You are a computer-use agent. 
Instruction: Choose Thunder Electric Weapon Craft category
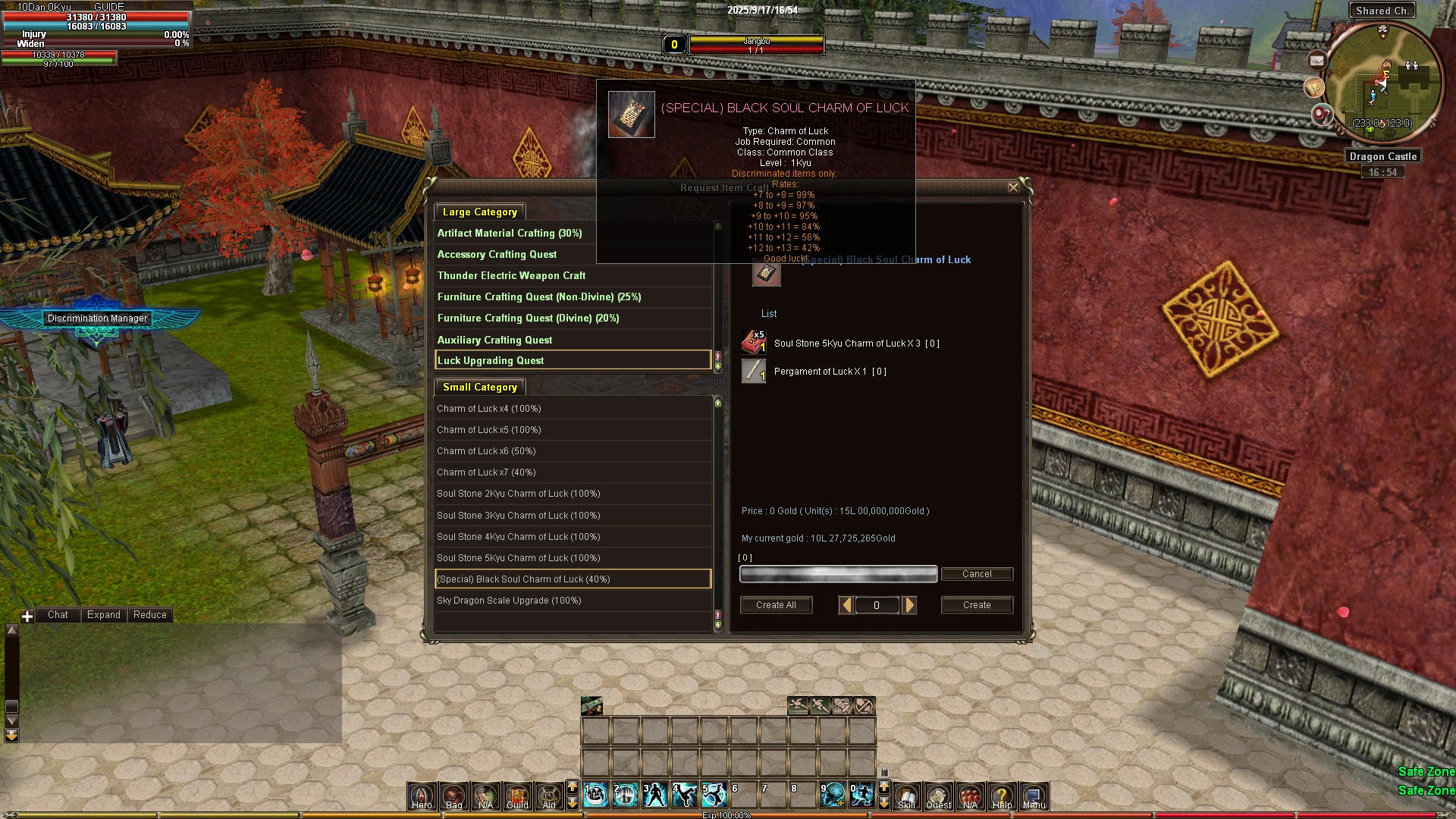[511, 276]
